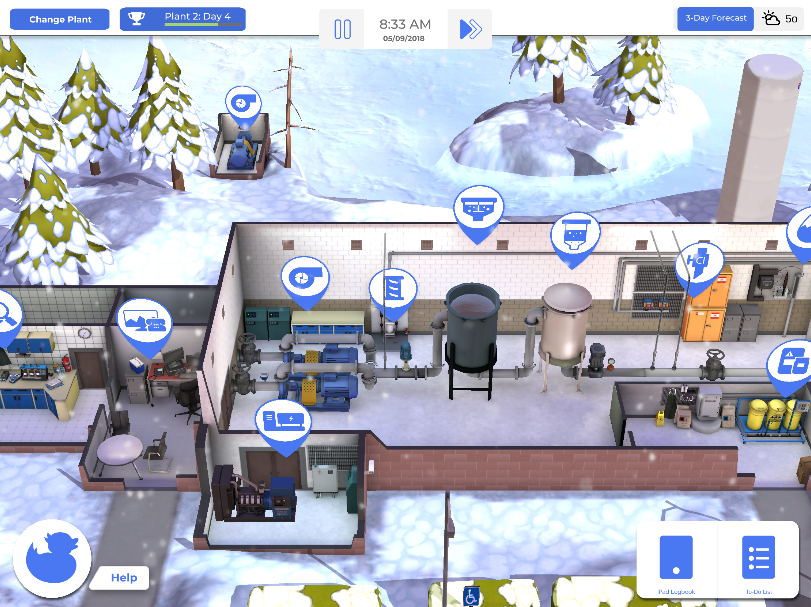Screen dimensions: 811x607
Task: Open the Plant 2: Day 4 trophy panel
Action: [x=182, y=19]
